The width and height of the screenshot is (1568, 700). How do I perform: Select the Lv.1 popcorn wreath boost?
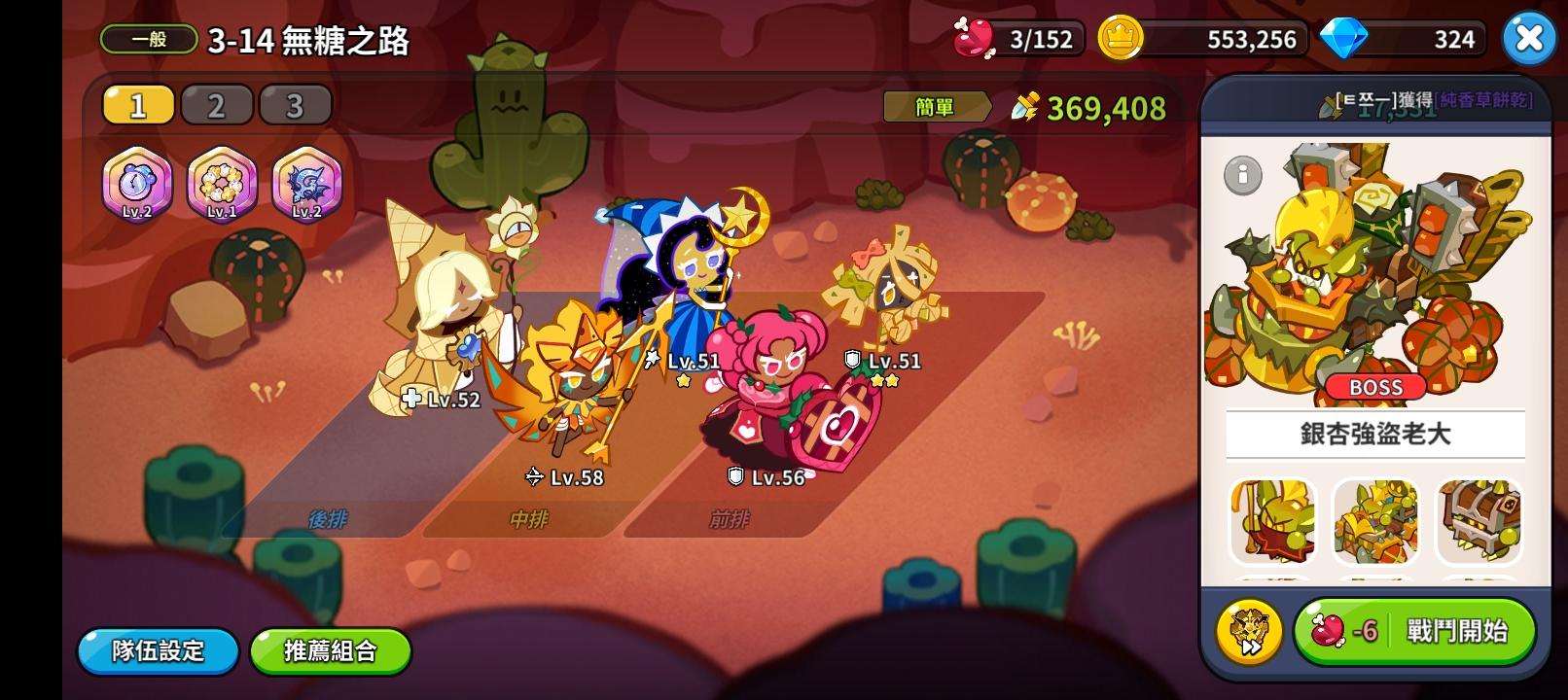pos(222,183)
